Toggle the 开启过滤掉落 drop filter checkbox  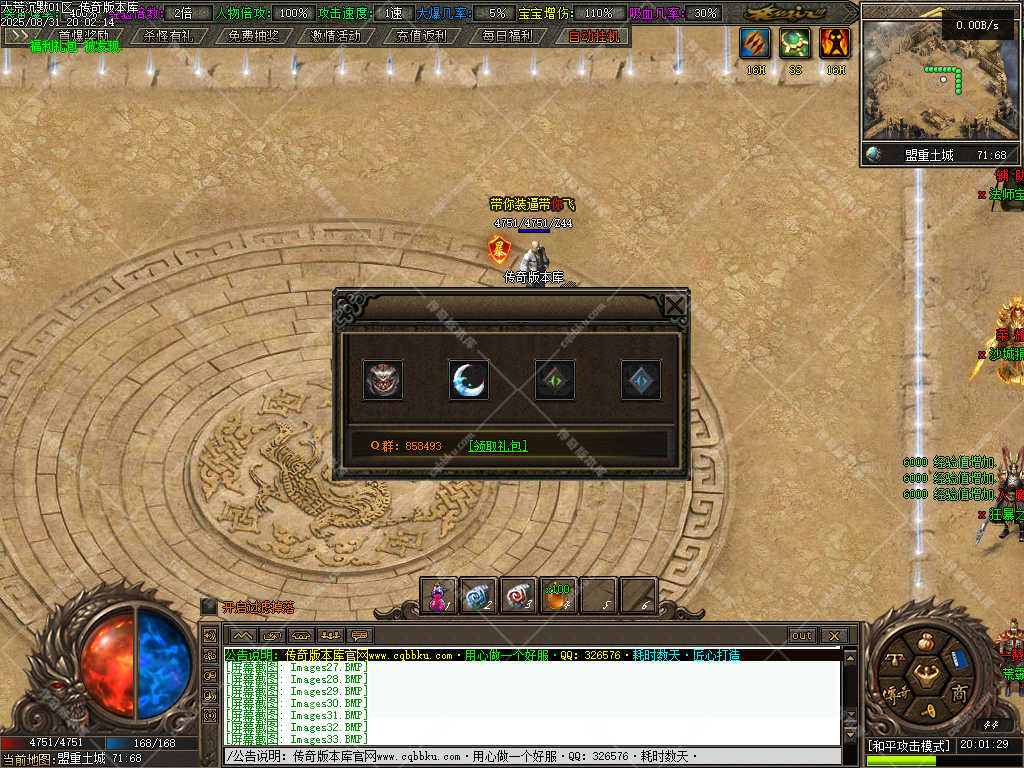click(208, 606)
